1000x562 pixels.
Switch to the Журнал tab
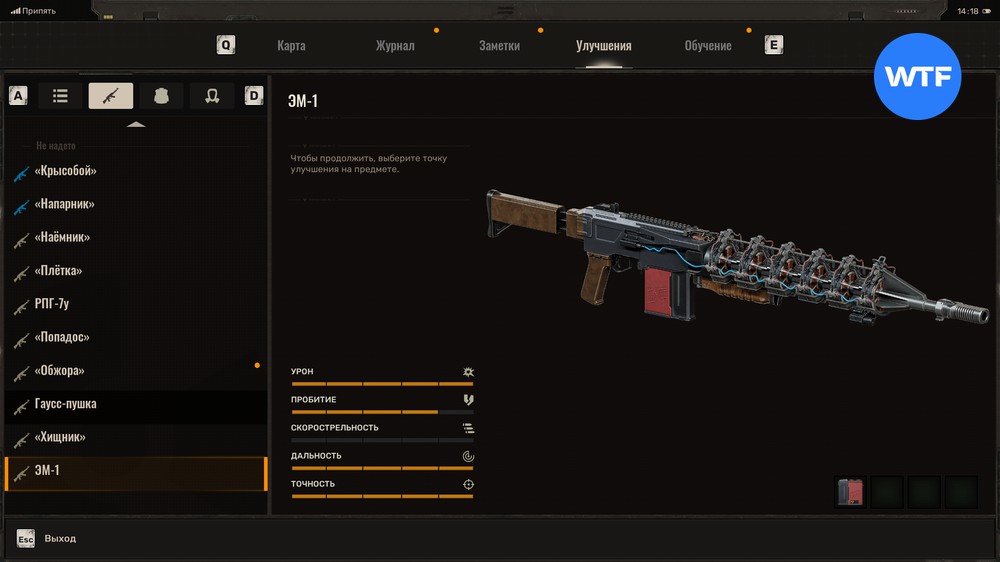click(x=395, y=46)
